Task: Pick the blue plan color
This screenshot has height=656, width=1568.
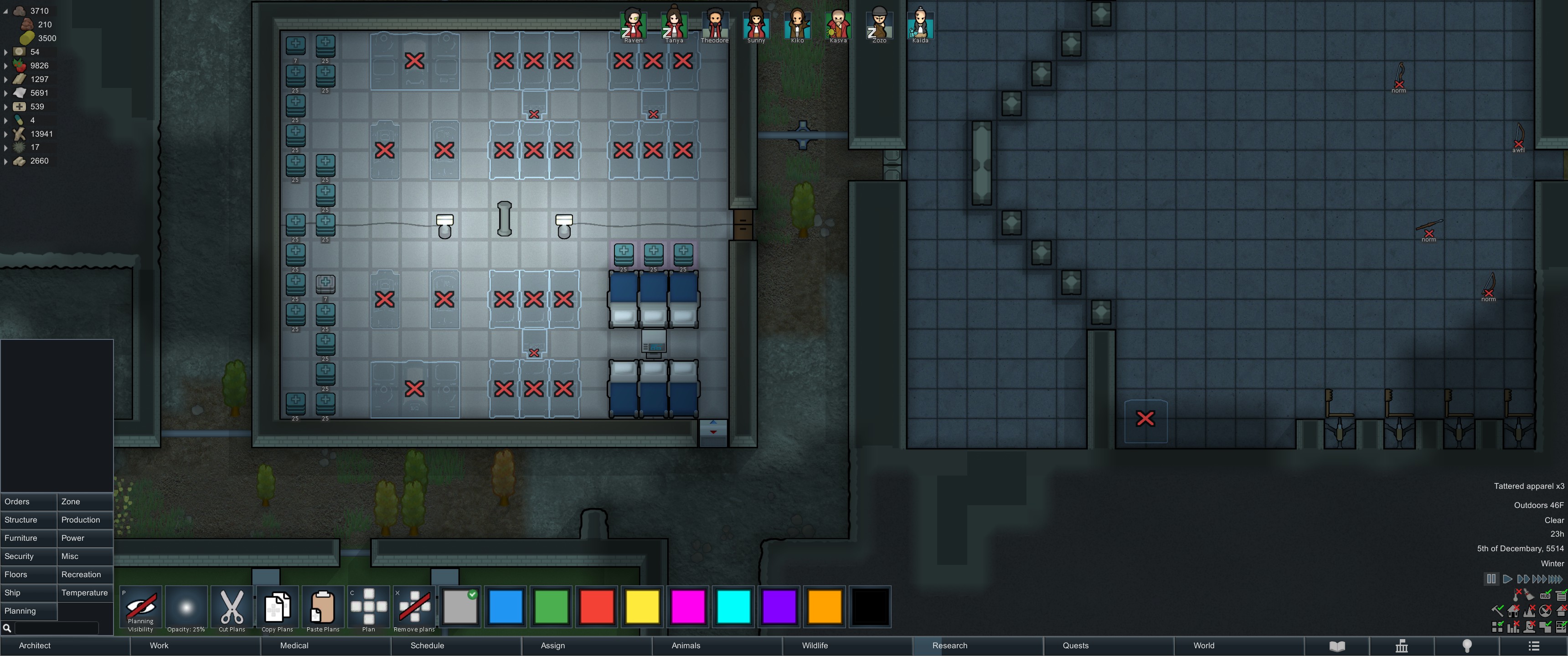Action: point(506,607)
